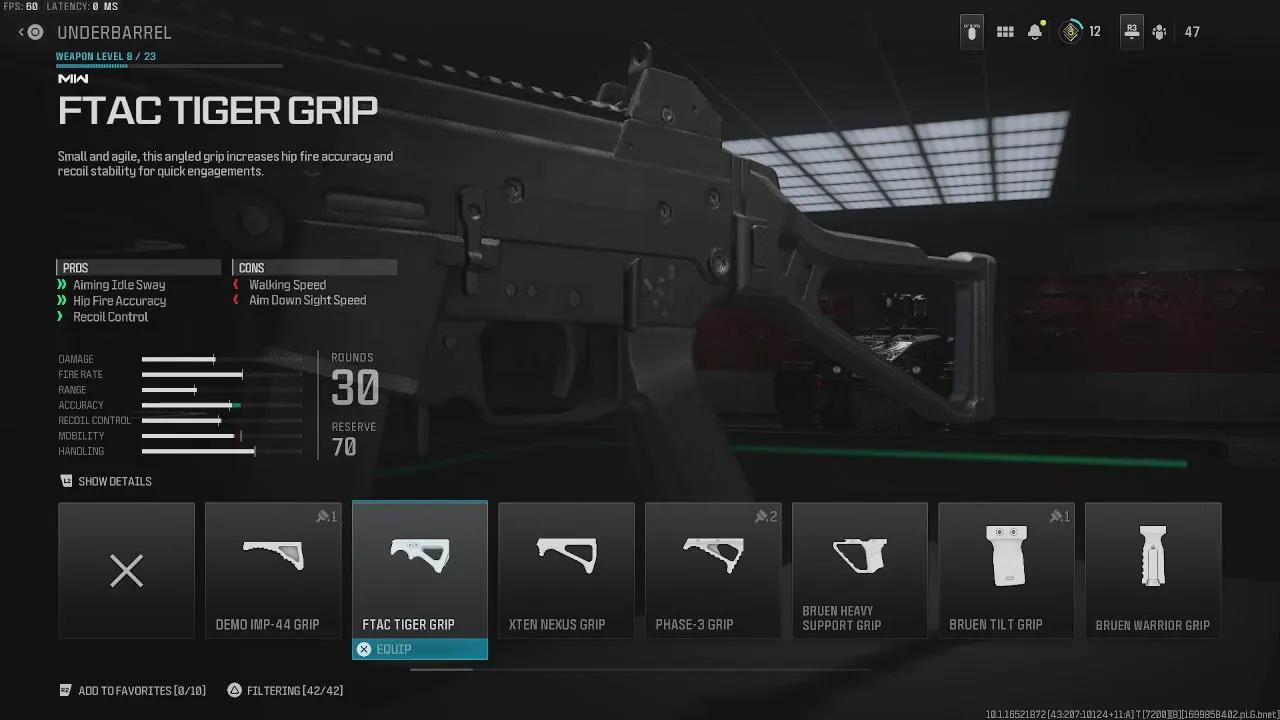Screen dimensions: 1280x720
Task: Pick the Bruen Tilt Grip
Action: tap(1006, 571)
